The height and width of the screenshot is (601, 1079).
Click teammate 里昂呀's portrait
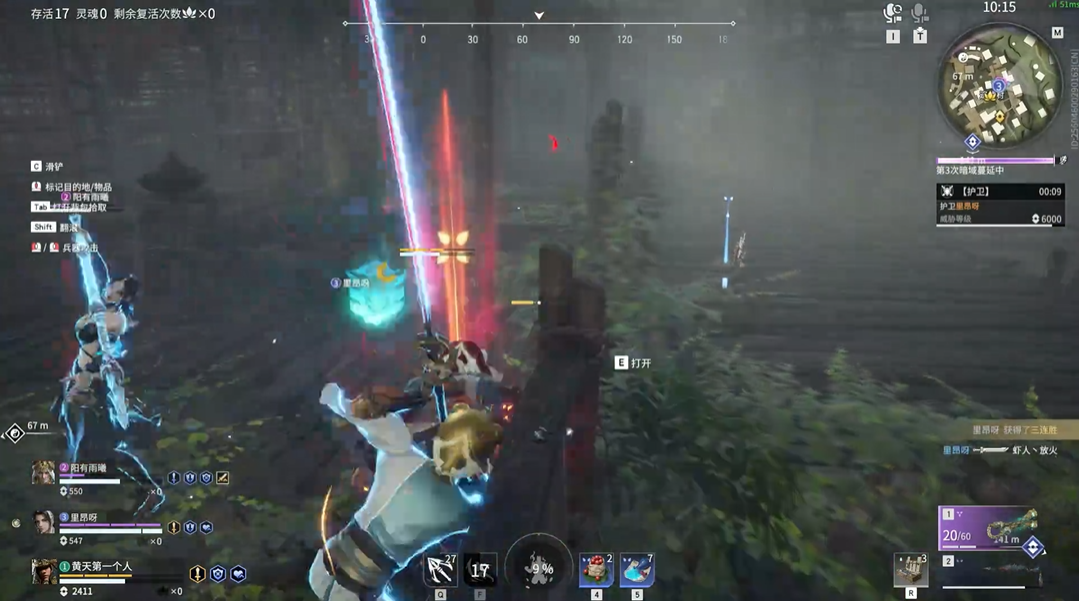[x=43, y=522]
